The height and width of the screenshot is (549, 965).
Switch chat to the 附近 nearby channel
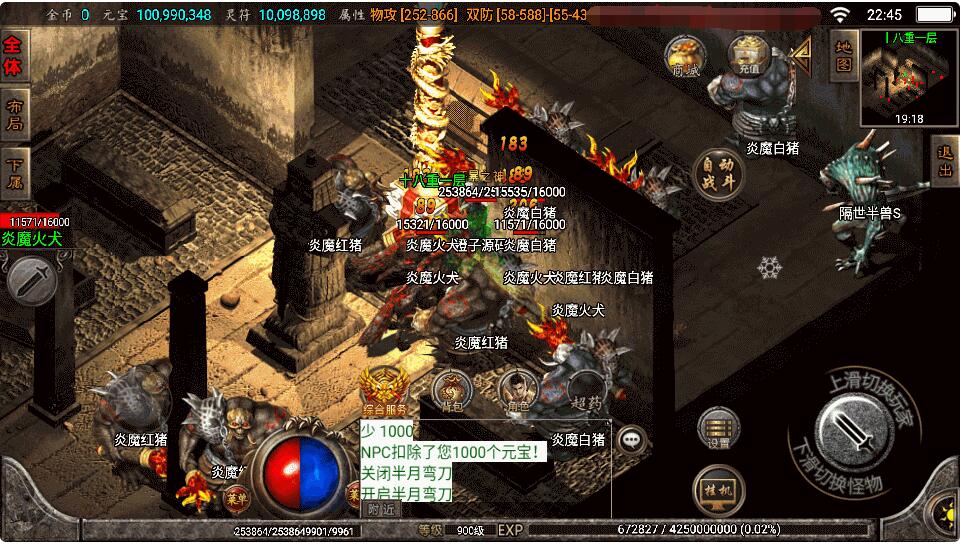click(381, 508)
